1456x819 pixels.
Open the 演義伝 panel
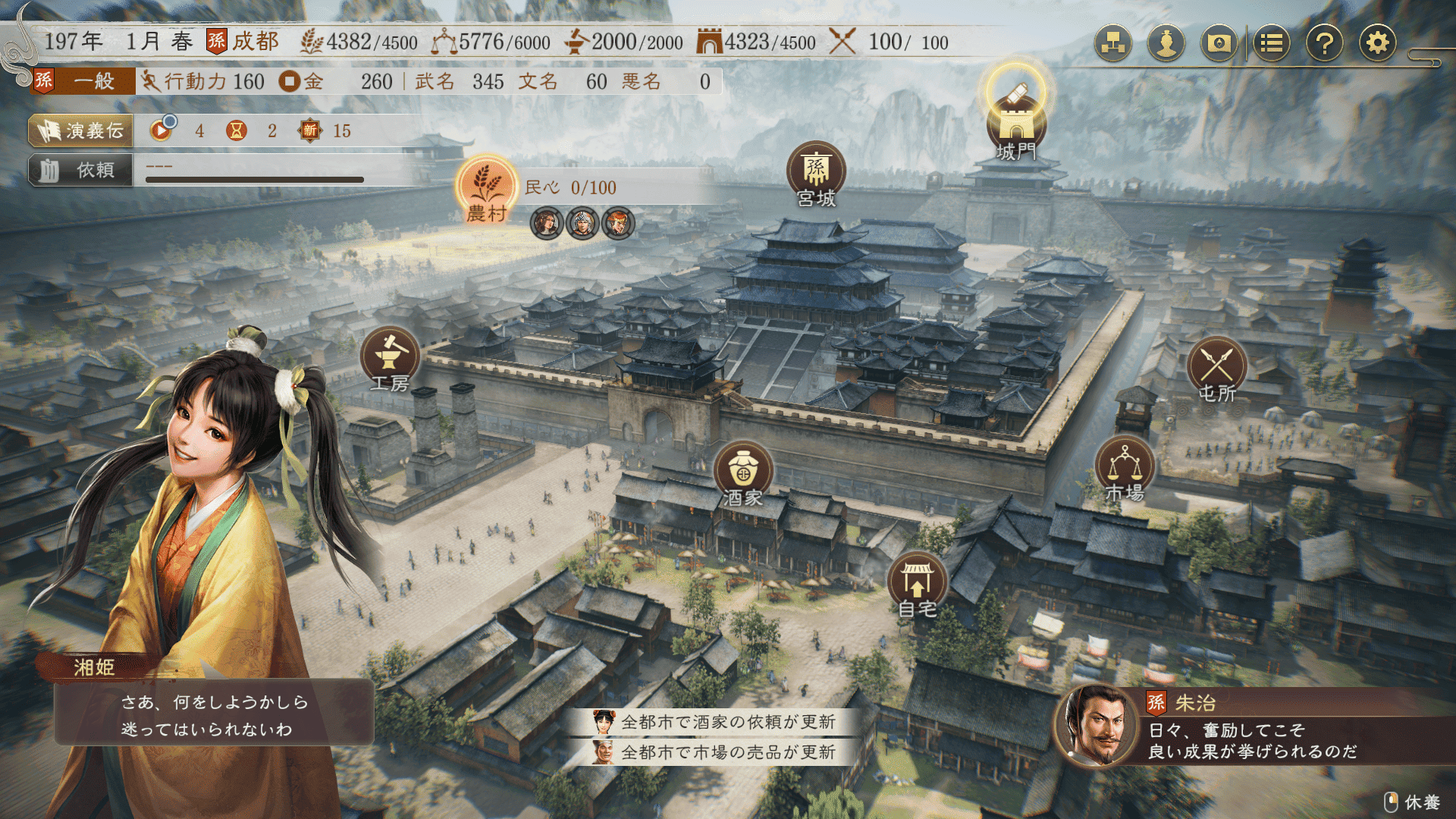click(x=81, y=131)
